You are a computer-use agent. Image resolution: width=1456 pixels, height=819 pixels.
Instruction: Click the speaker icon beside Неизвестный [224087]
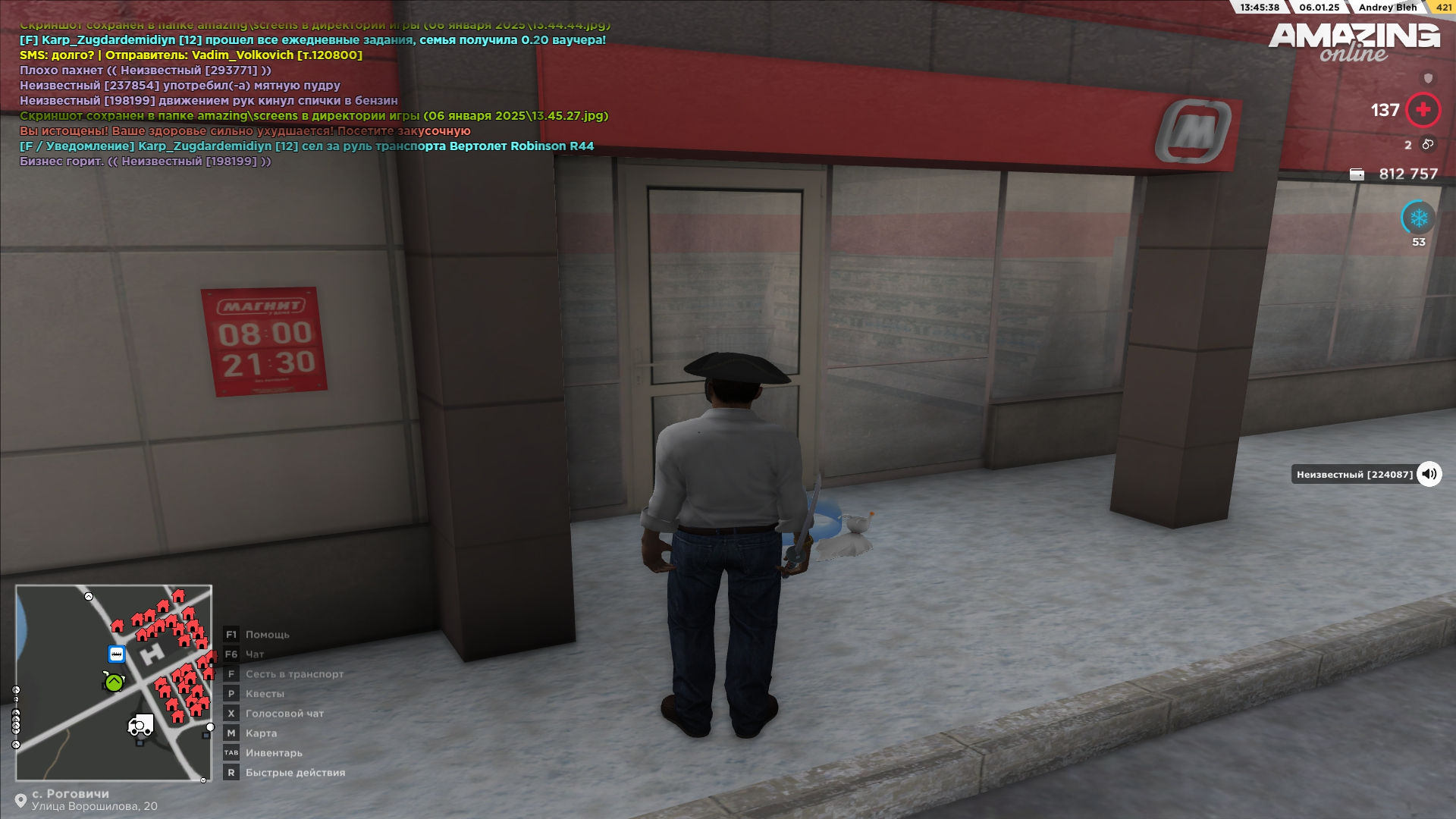1429,474
